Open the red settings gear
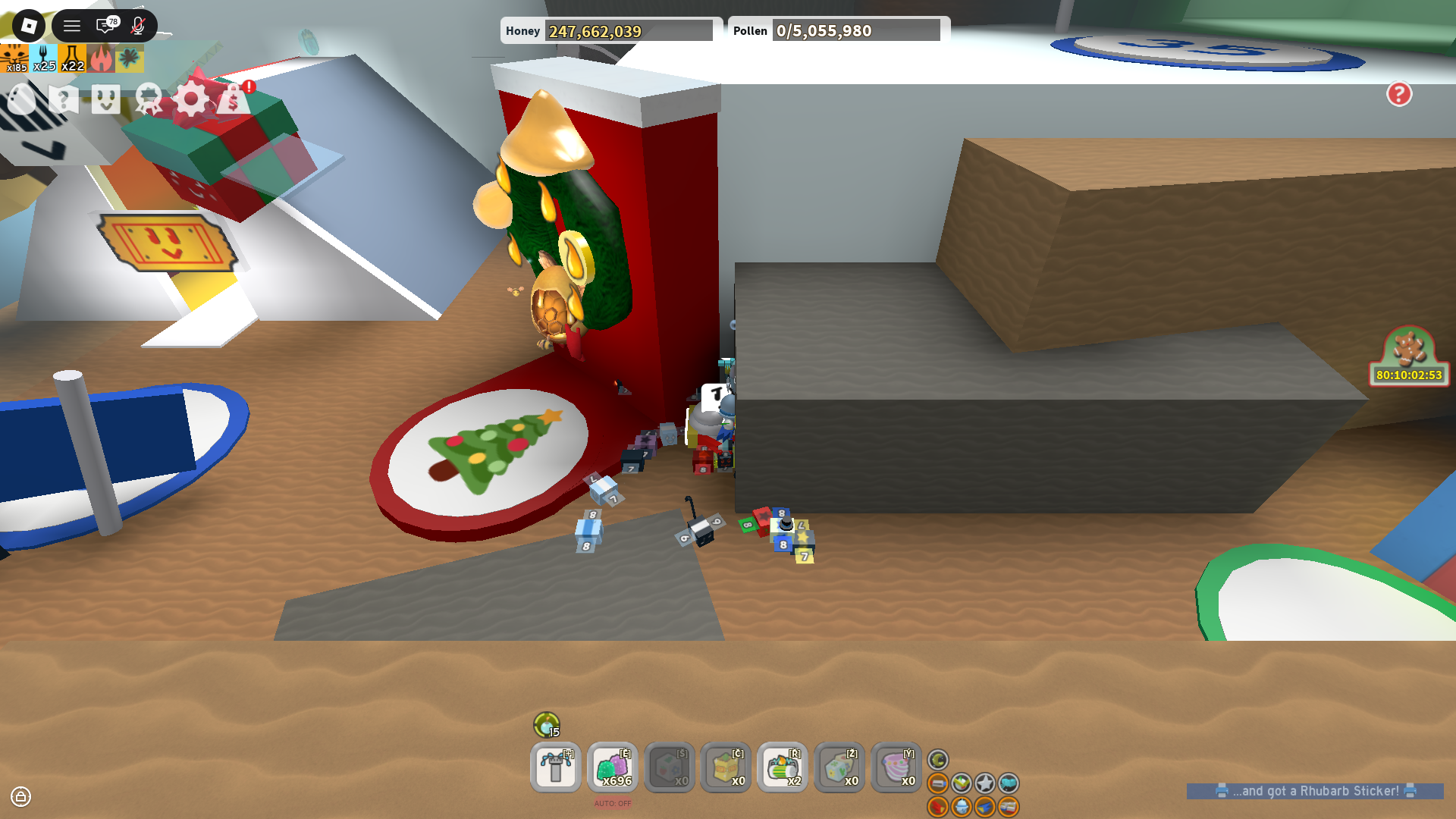 pyautogui.click(x=190, y=99)
